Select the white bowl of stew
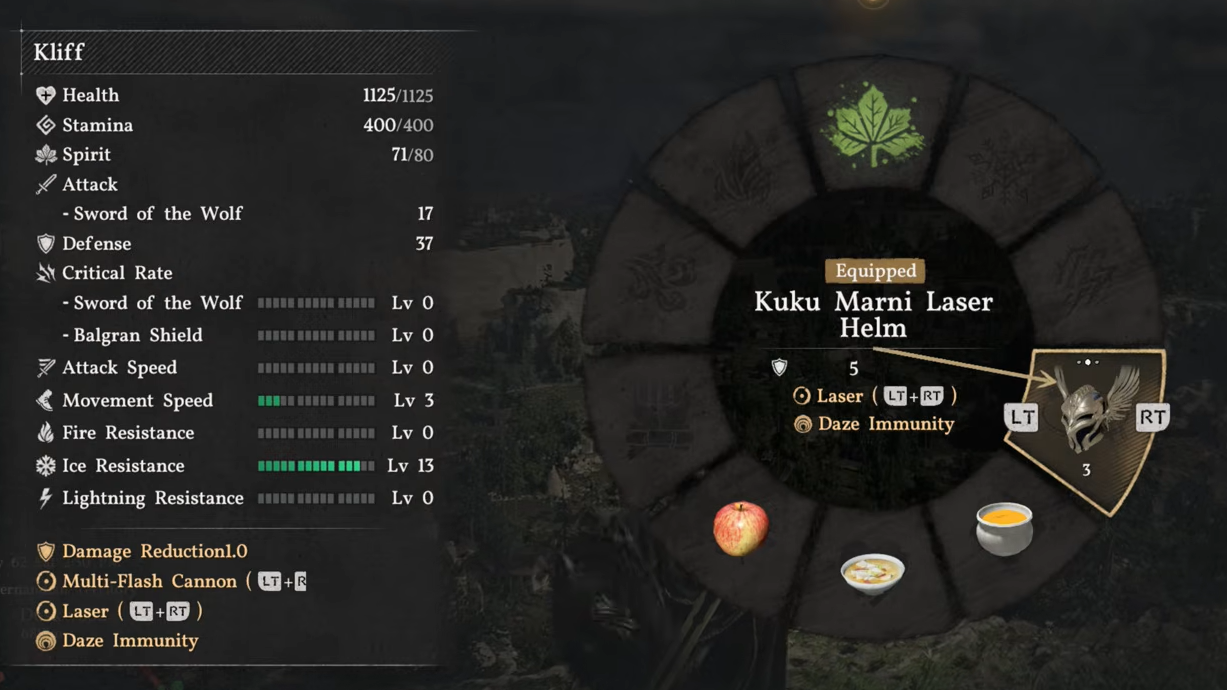Screen dimensions: 1227x690 tap(873, 574)
